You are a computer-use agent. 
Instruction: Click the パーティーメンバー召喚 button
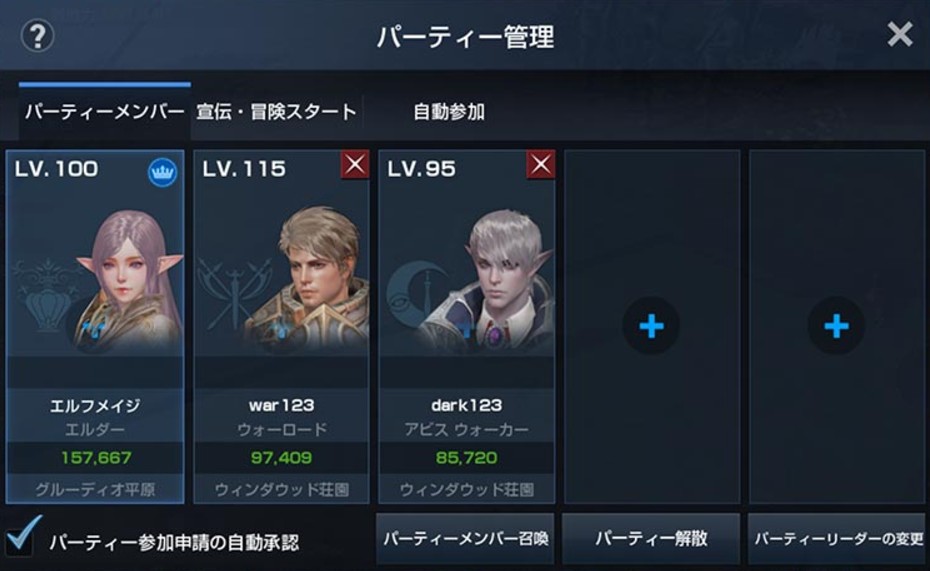pos(465,539)
